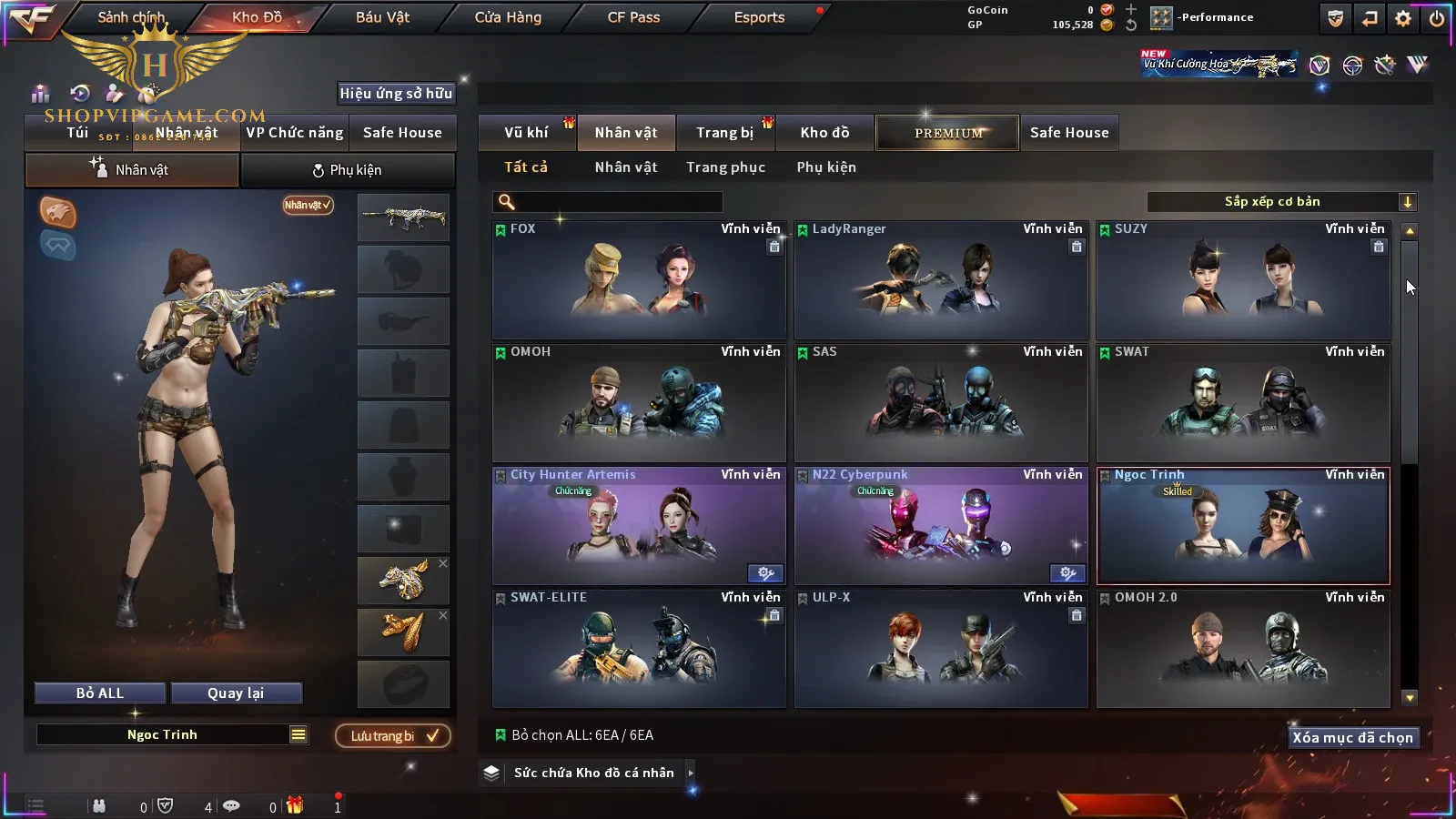1456x819 pixels.
Task: Pick the City Hunter Artemis character
Action: tap(638, 526)
